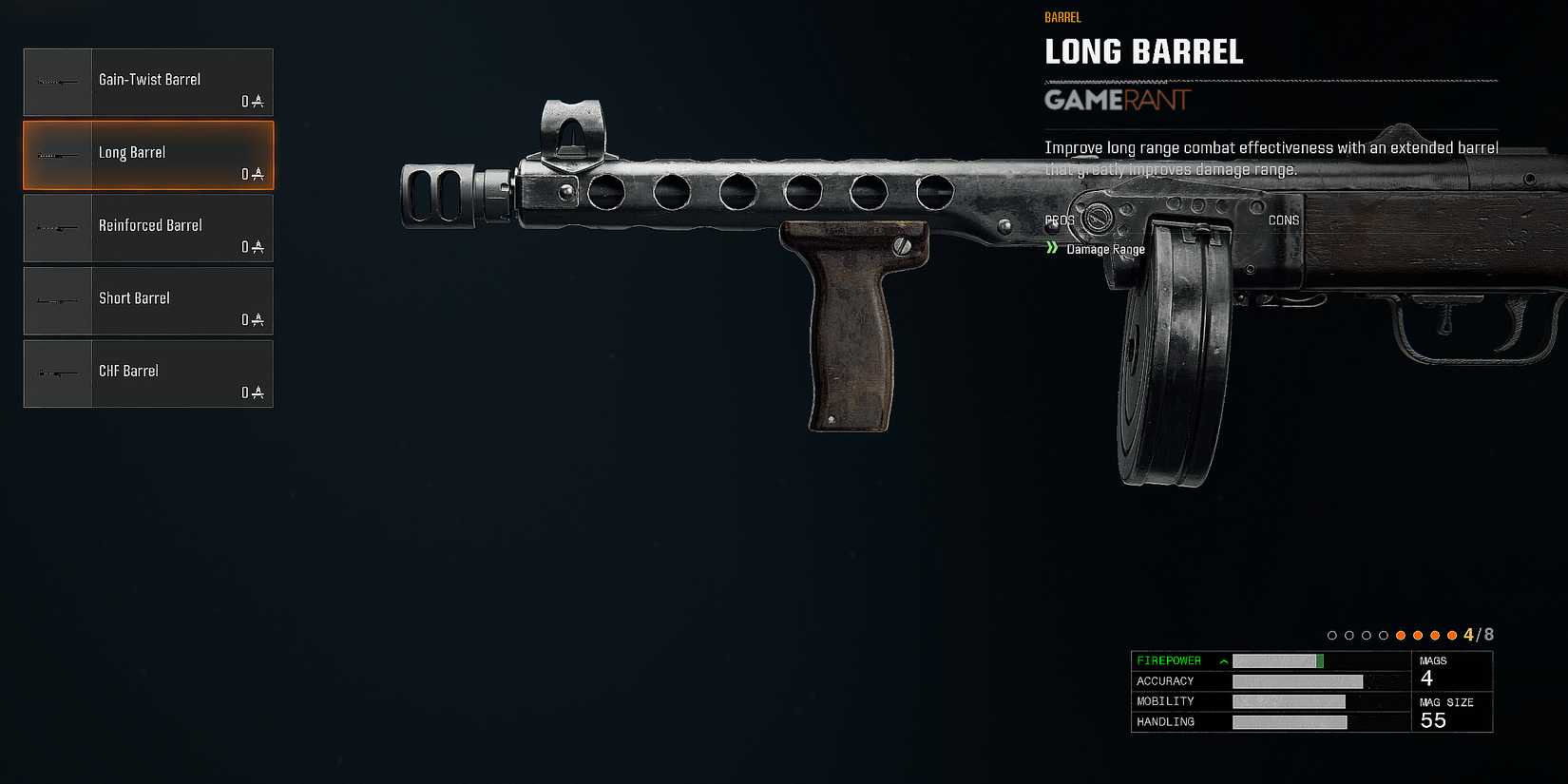The image size is (1568, 784).
Task: Click the first orange pagination dot
Action: [1401, 635]
